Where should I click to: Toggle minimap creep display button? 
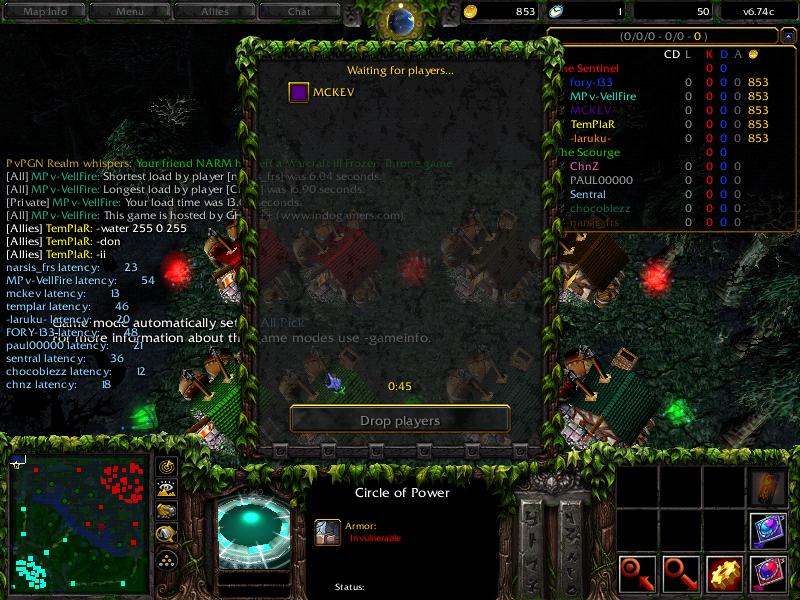click(167, 535)
